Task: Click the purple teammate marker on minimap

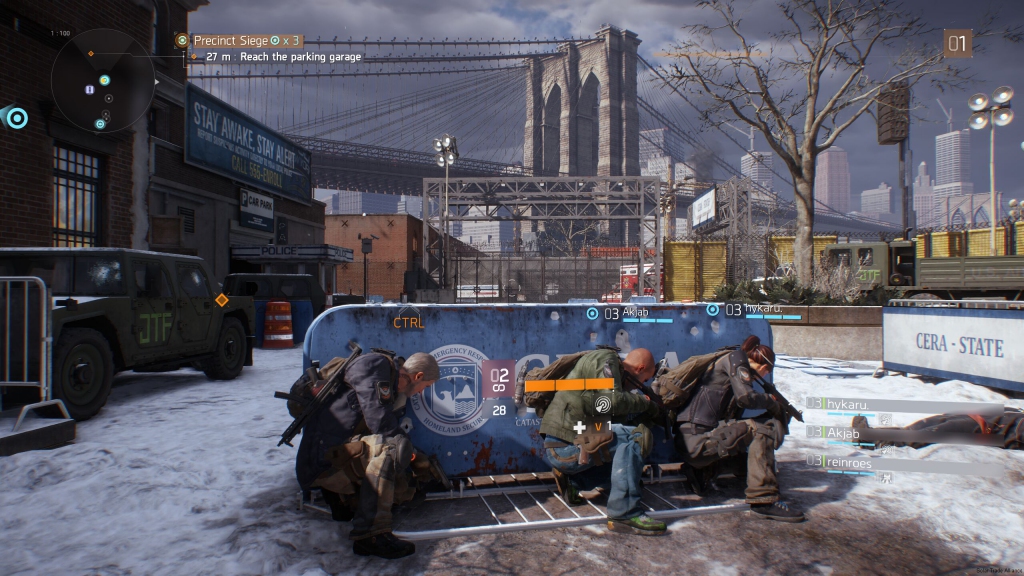Action: point(89,90)
